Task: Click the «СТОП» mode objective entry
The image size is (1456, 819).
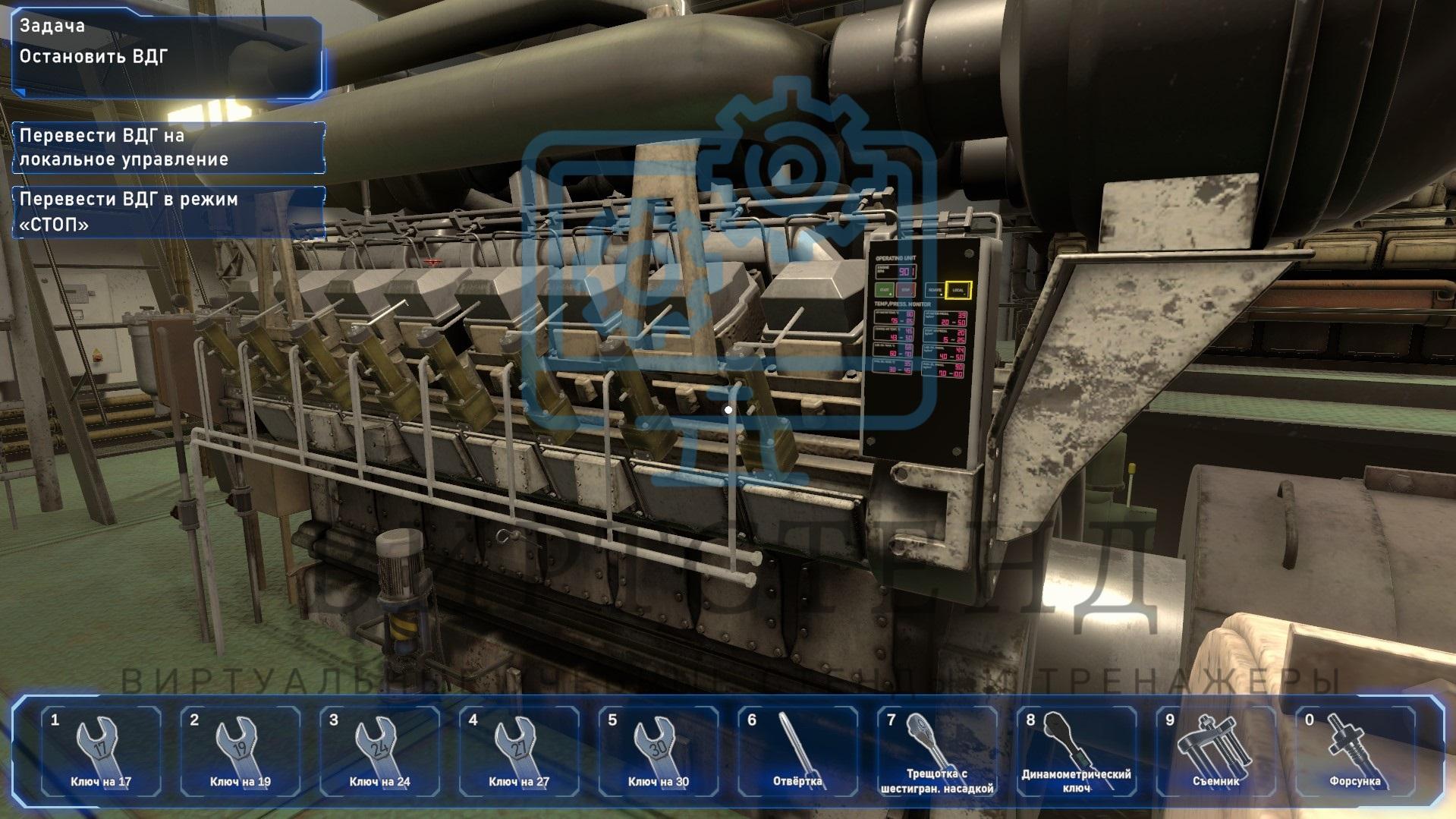Action: coord(168,212)
